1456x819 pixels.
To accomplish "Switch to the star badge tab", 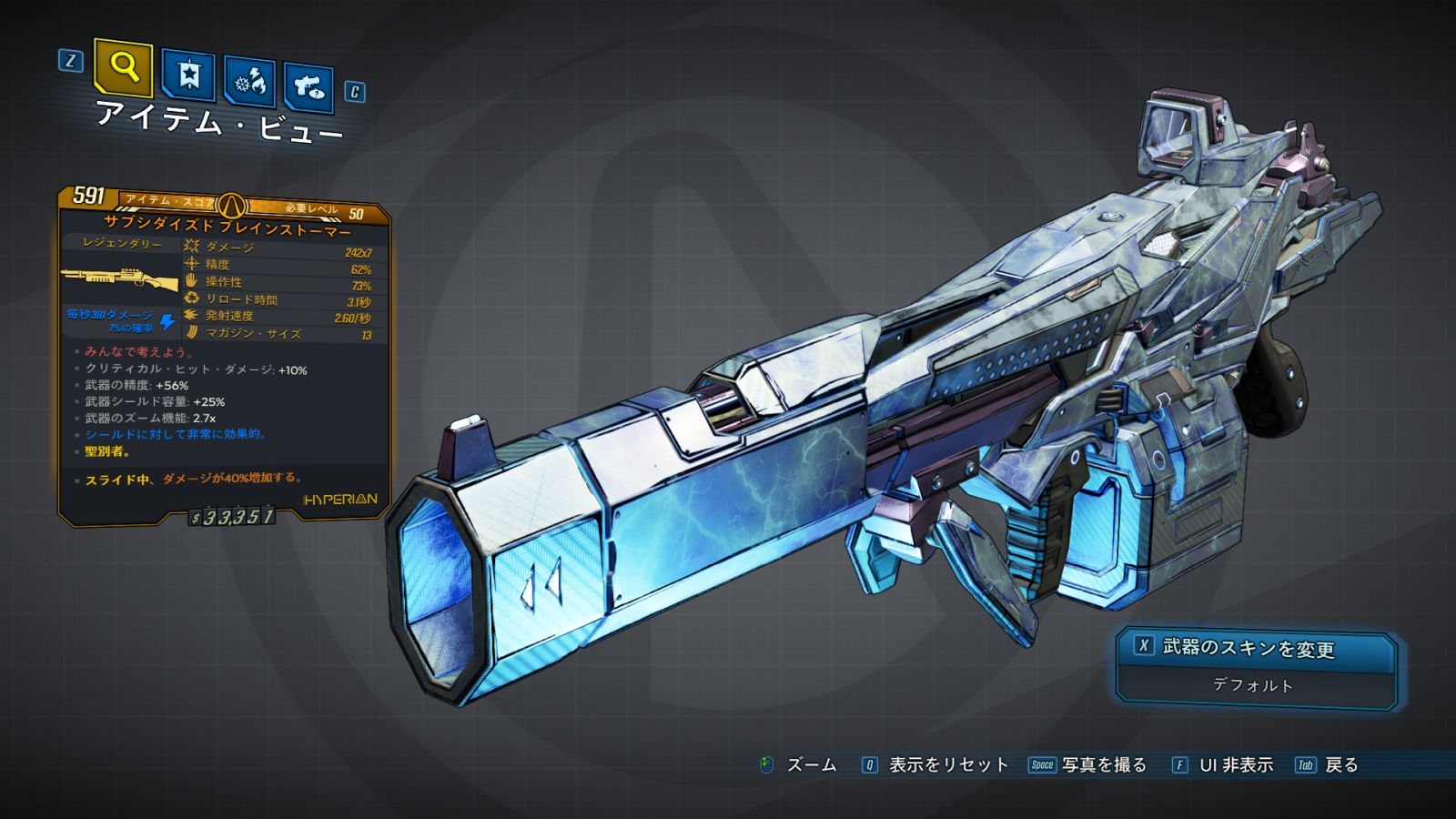I will 188,76.
